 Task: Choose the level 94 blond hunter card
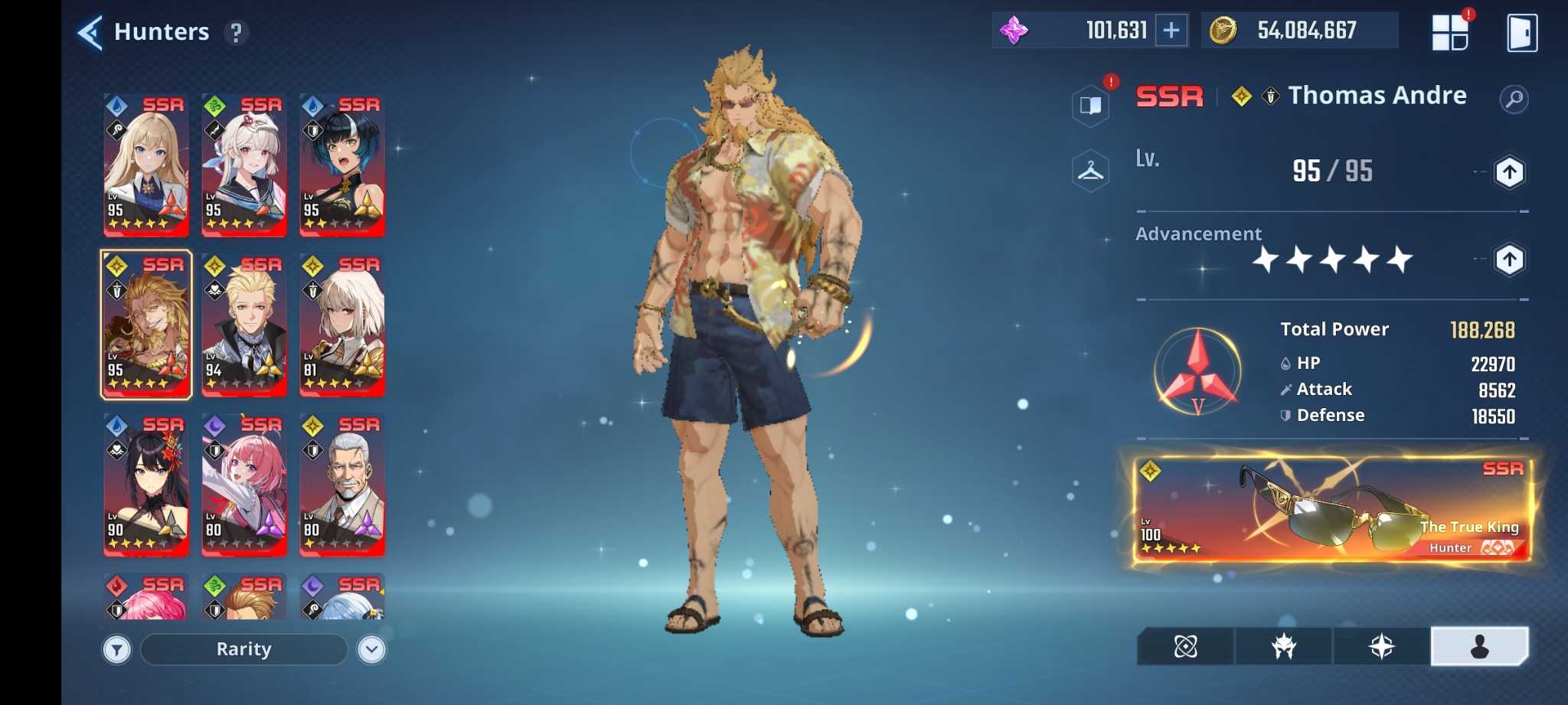[244, 325]
